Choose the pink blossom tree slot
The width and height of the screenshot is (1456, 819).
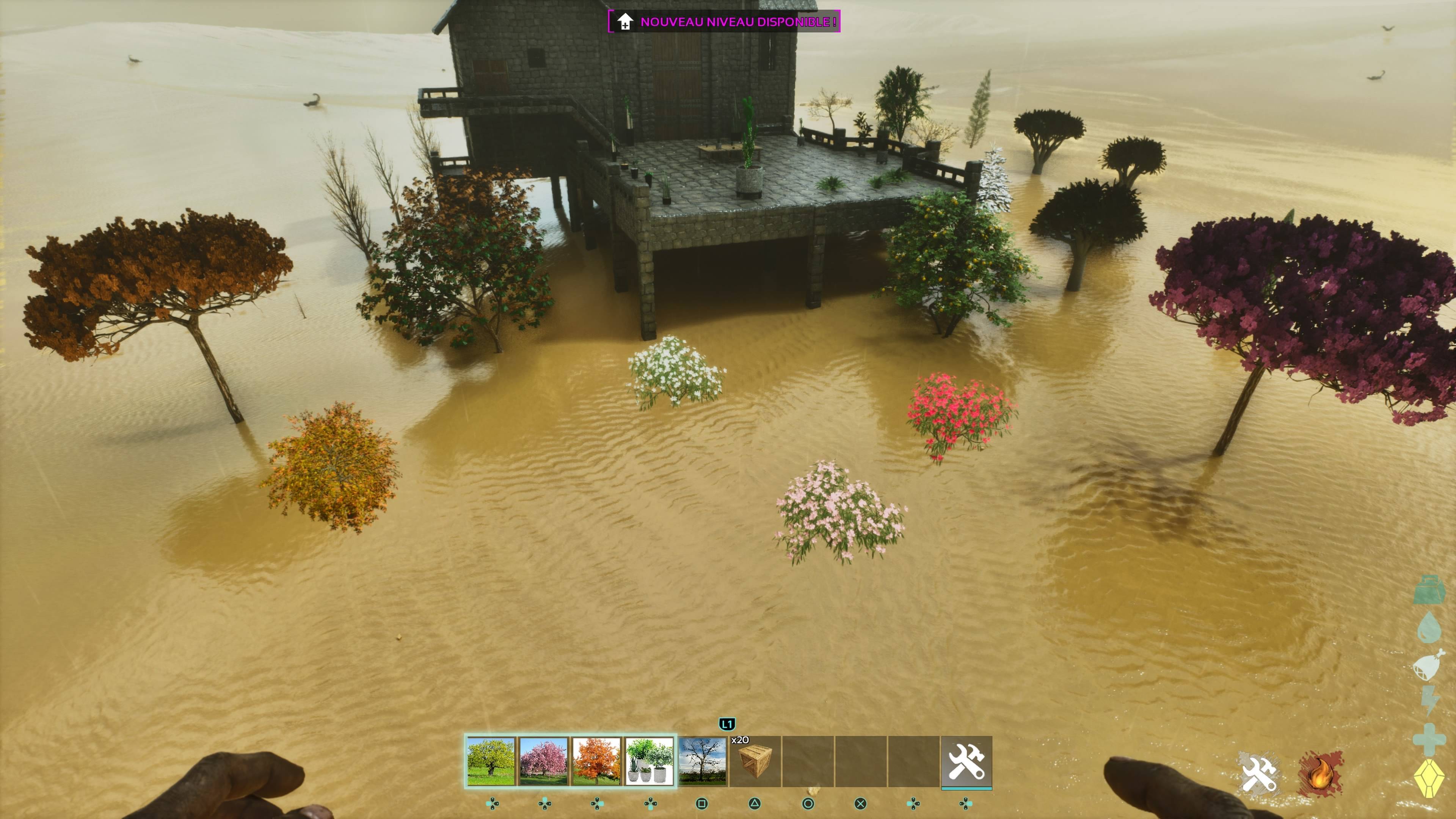[544, 761]
